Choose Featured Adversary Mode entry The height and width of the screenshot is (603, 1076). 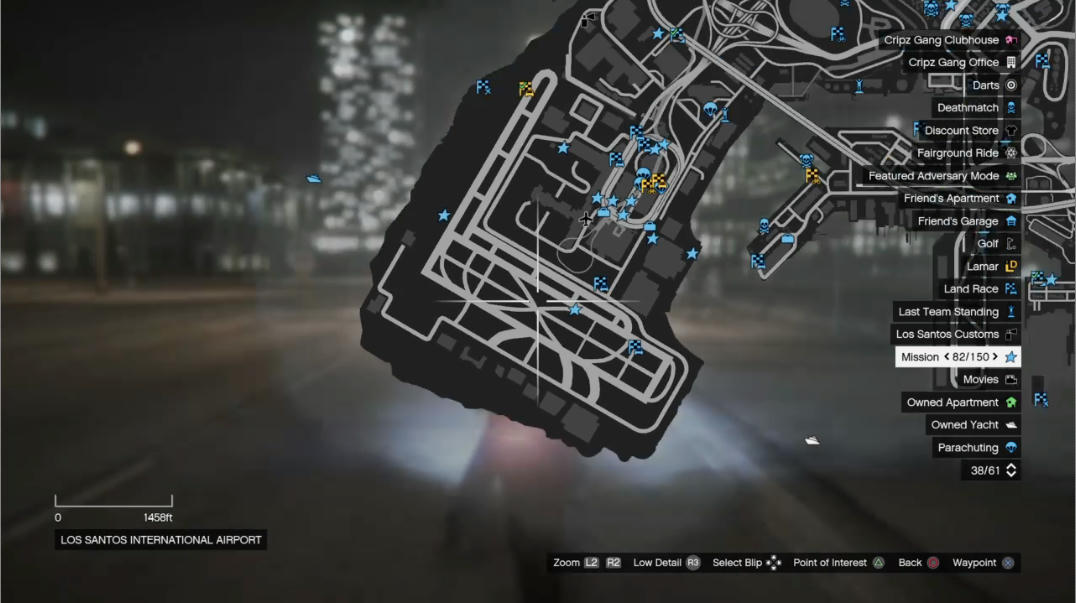point(942,176)
